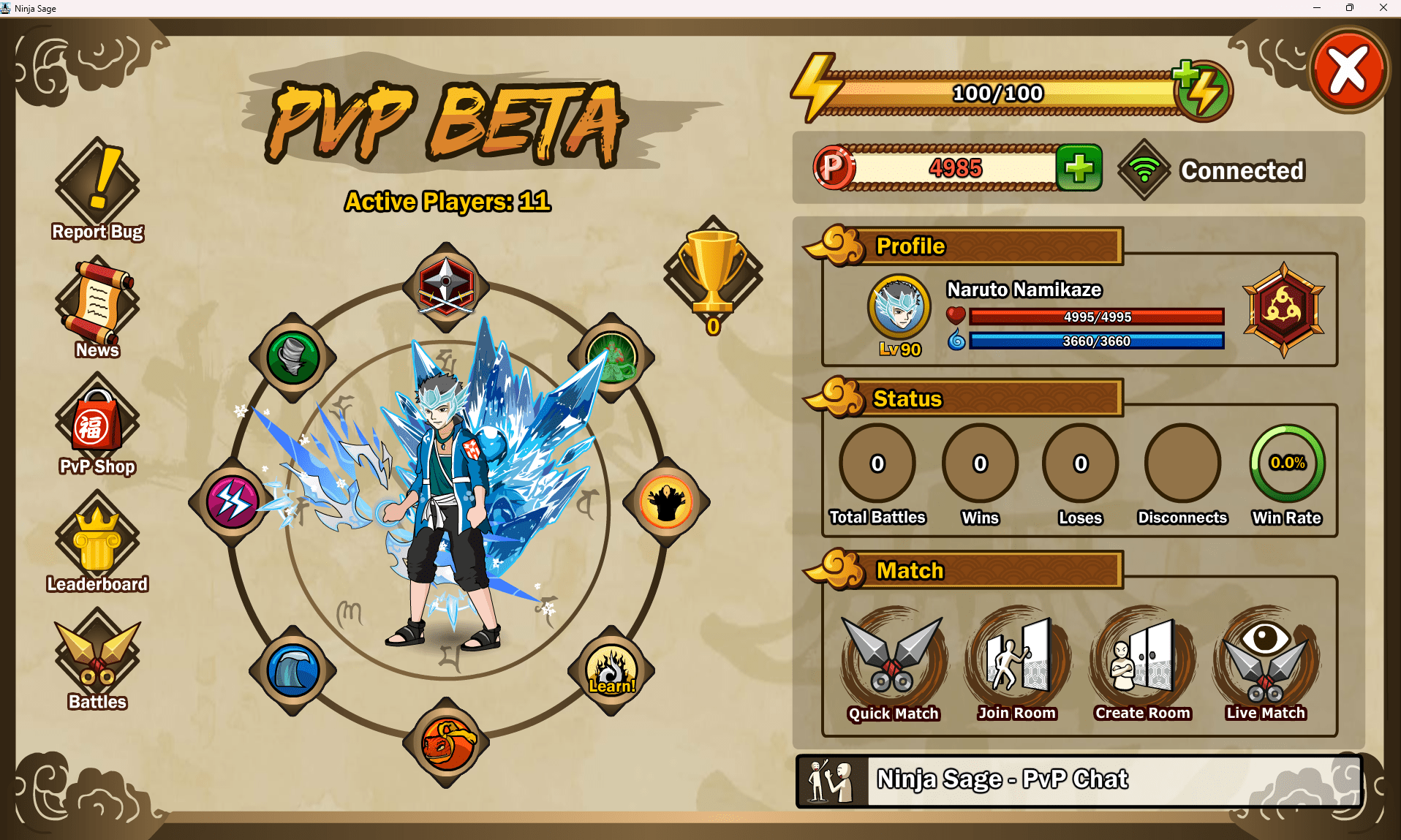Viewport: 1401px width, 840px height.
Task: Add more PvP tokens with green plus
Action: (x=1079, y=168)
